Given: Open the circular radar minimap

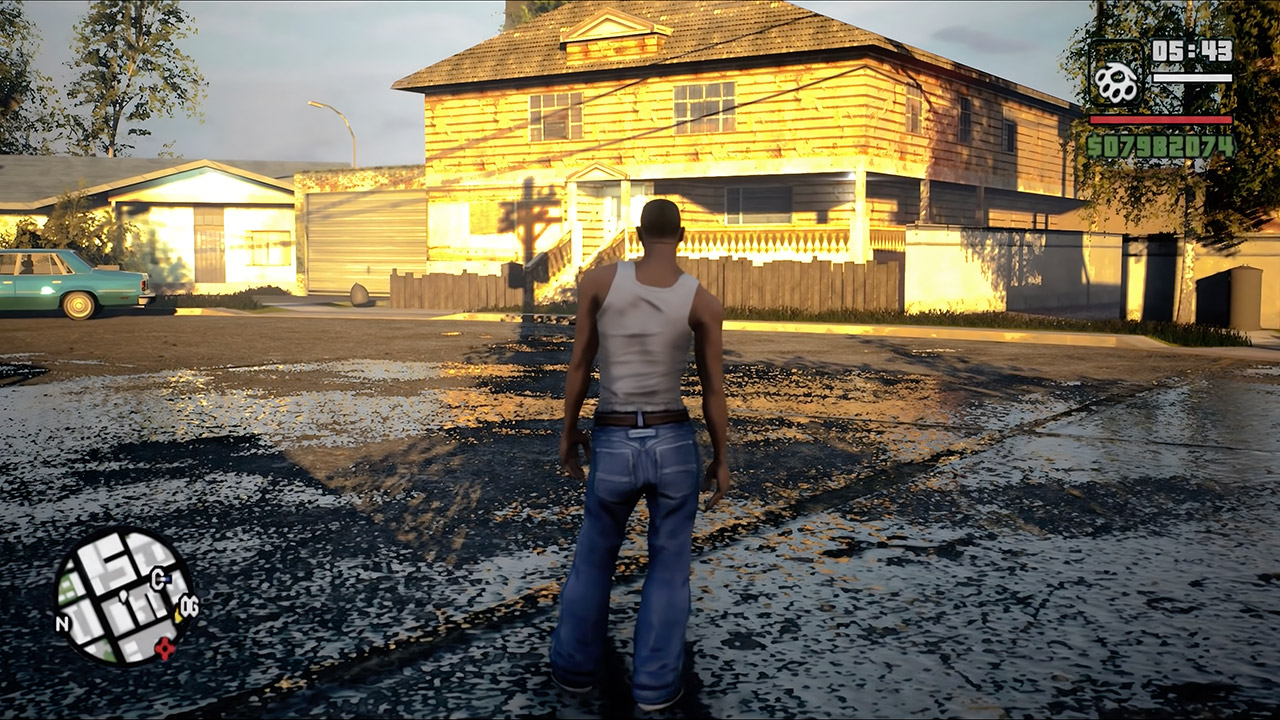Looking at the screenshot, I should [123, 597].
